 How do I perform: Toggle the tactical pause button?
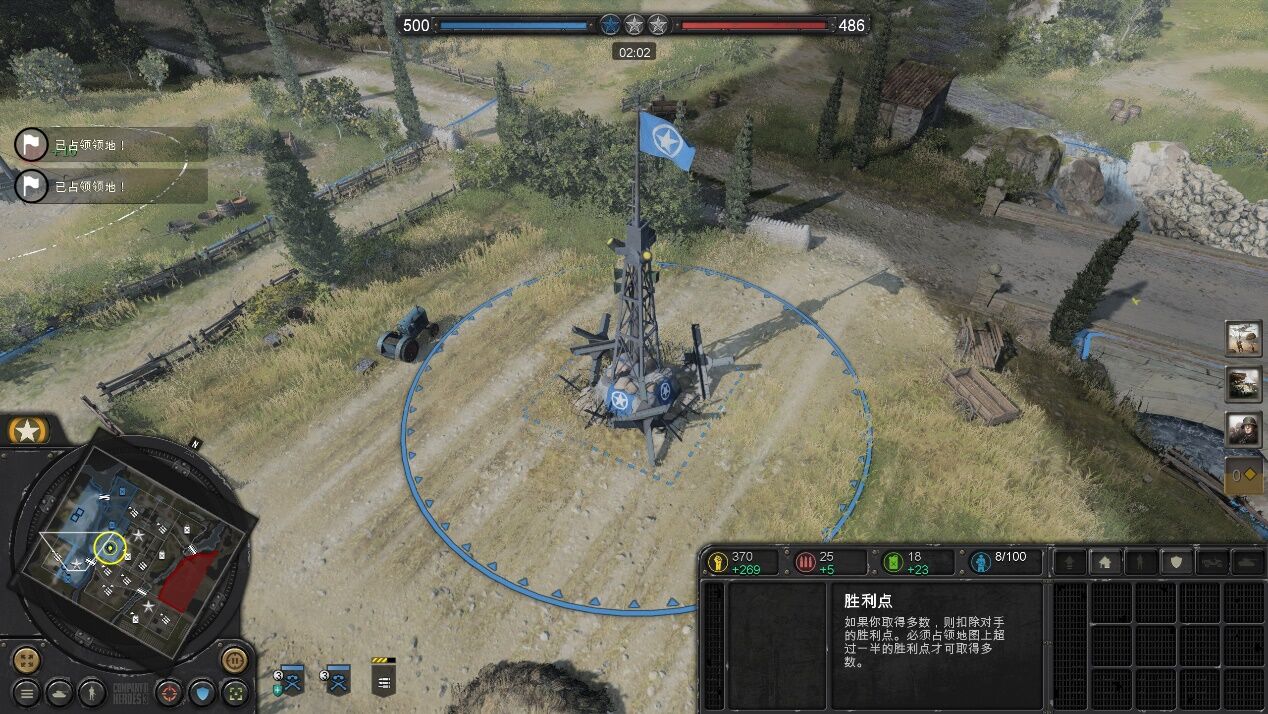click(234, 660)
